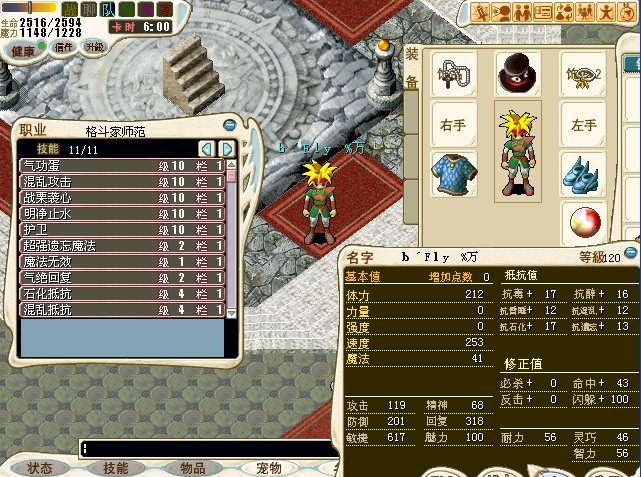Screen dimensions: 641x477
Task: Select the 石化抵抗 skill row
Action: (122, 293)
